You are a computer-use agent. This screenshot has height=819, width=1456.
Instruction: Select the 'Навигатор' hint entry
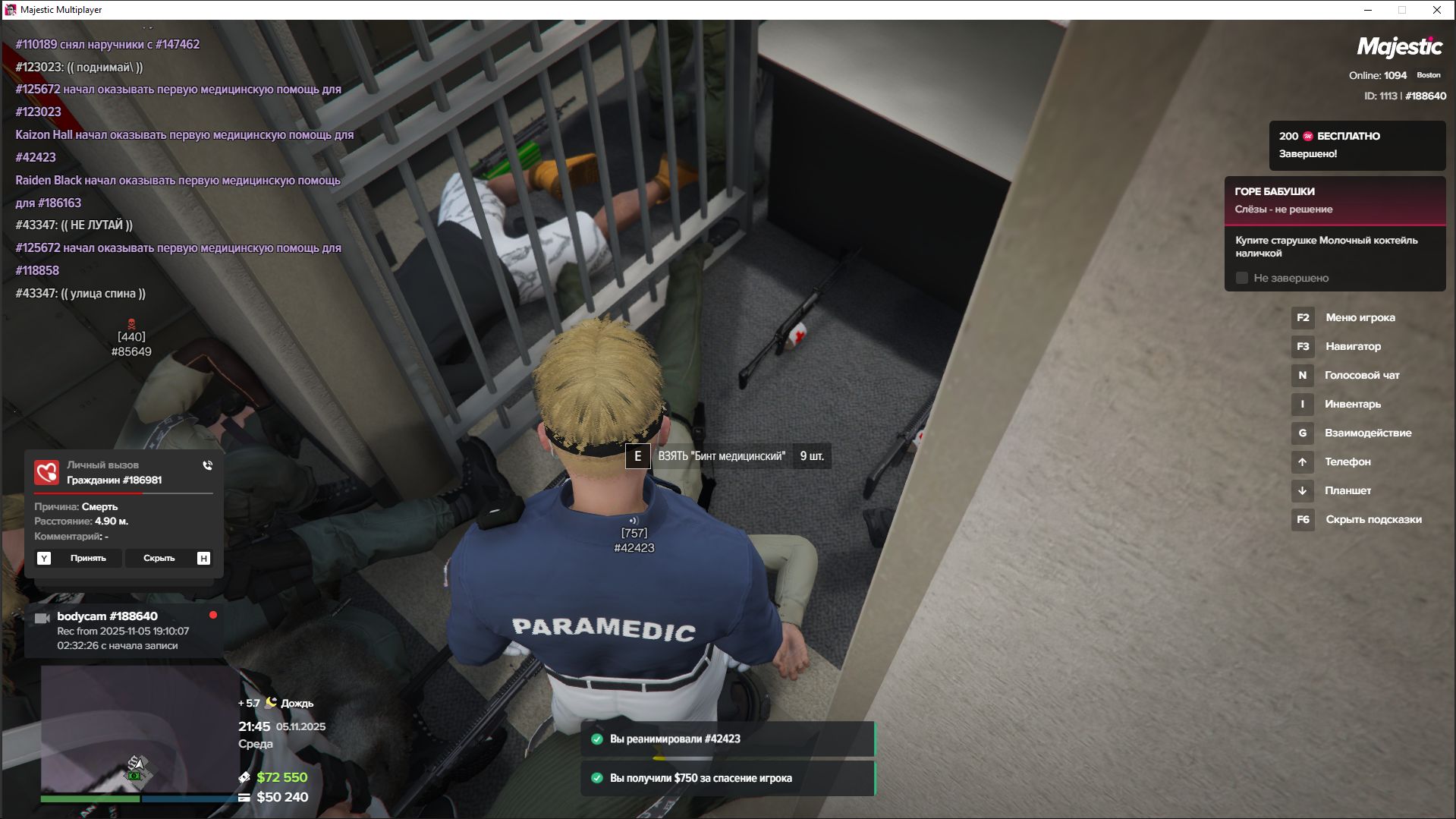click(1353, 347)
